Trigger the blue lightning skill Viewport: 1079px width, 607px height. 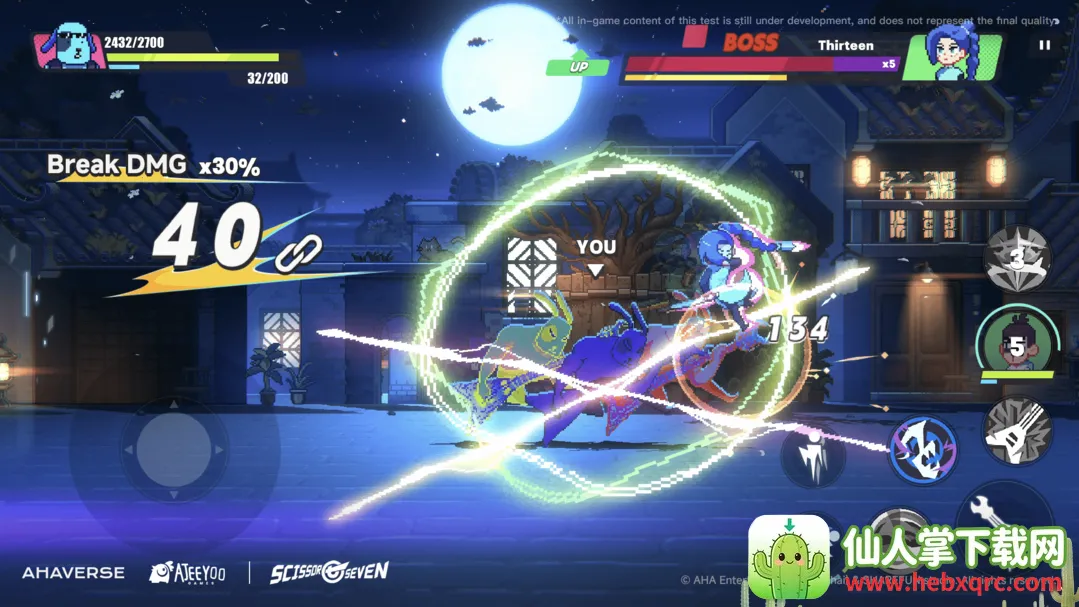click(x=922, y=449)
